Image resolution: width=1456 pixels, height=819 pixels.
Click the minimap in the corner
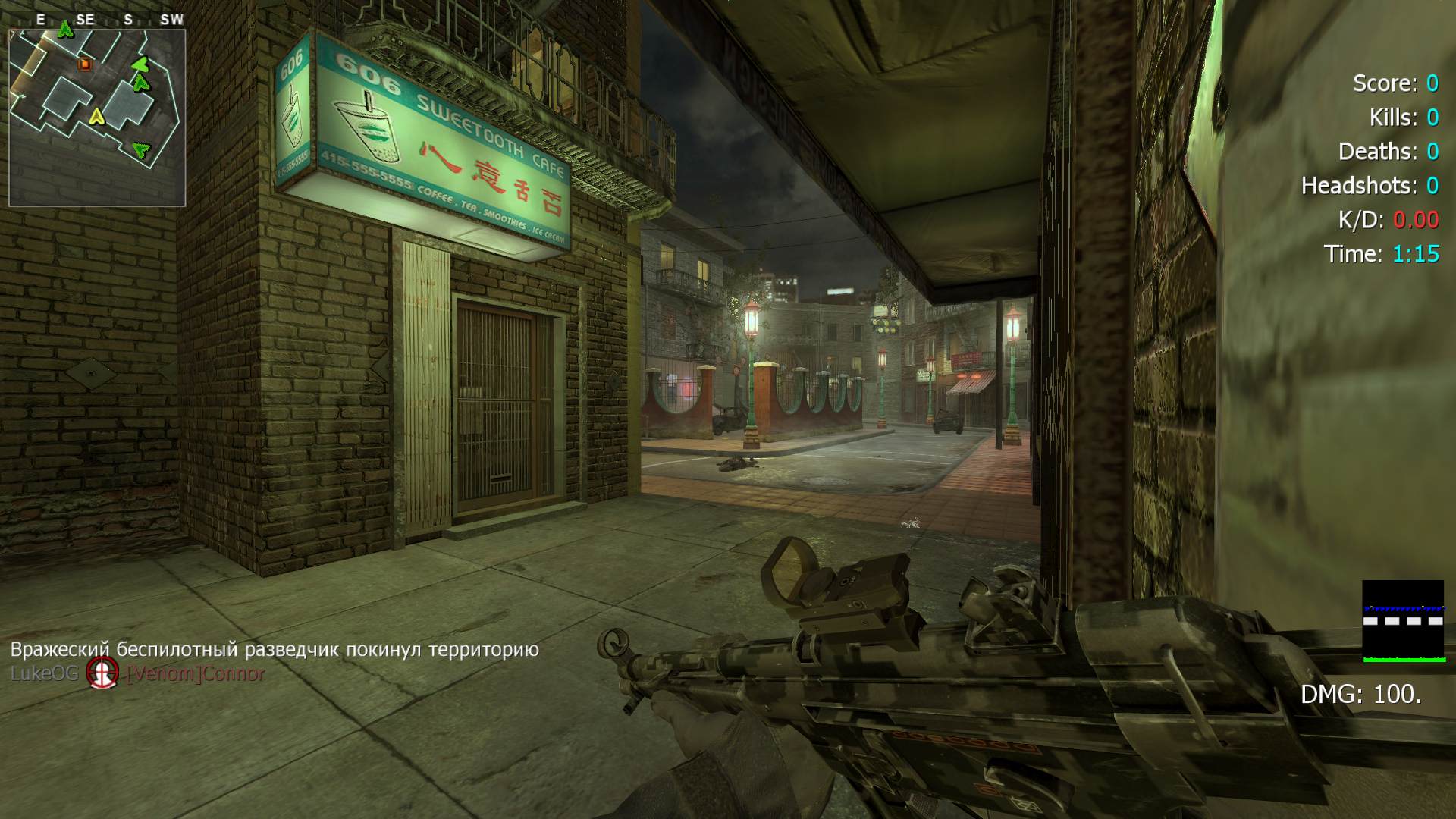point(97,117)
